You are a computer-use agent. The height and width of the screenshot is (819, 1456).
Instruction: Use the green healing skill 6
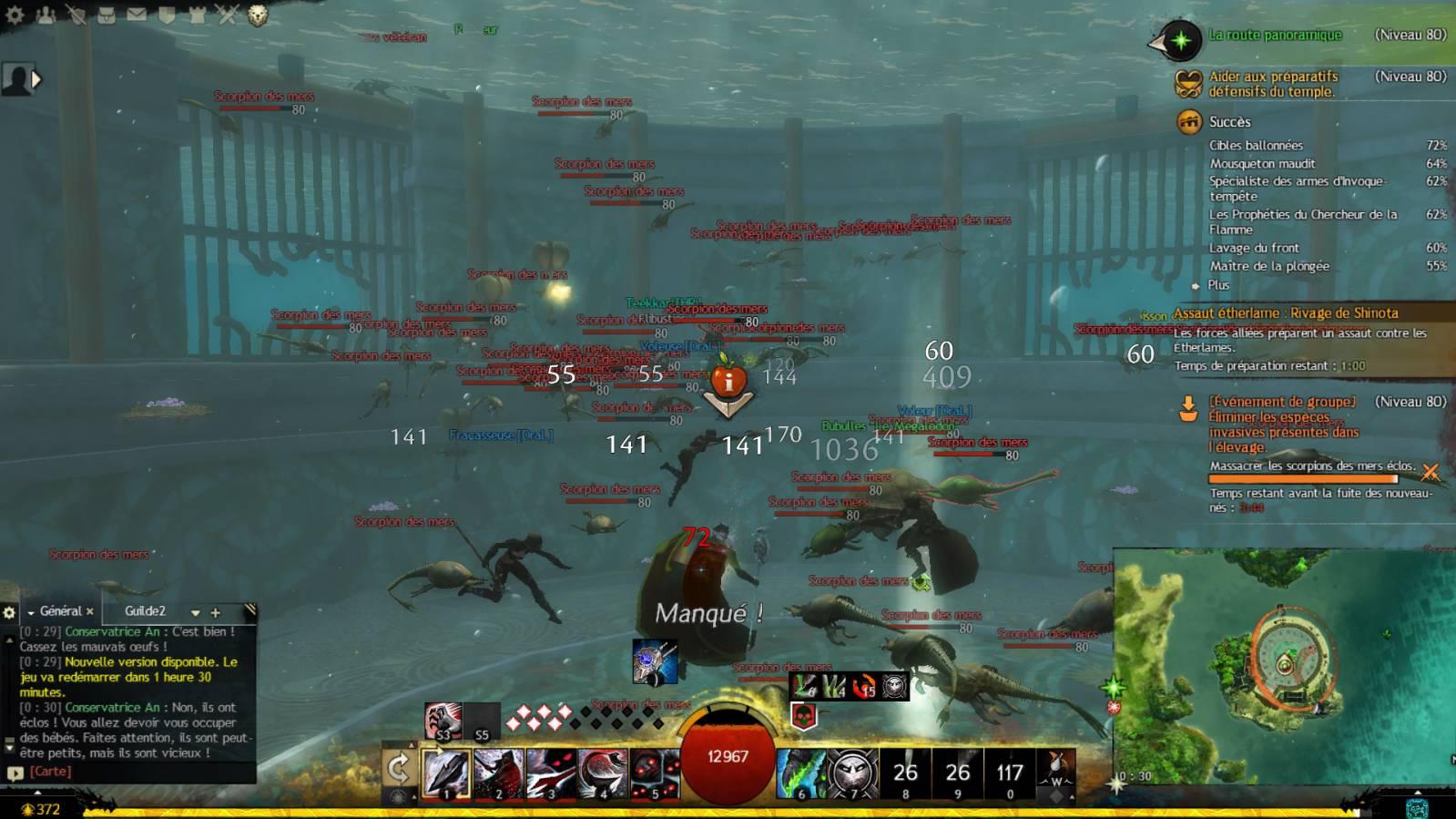click(801, 773)
